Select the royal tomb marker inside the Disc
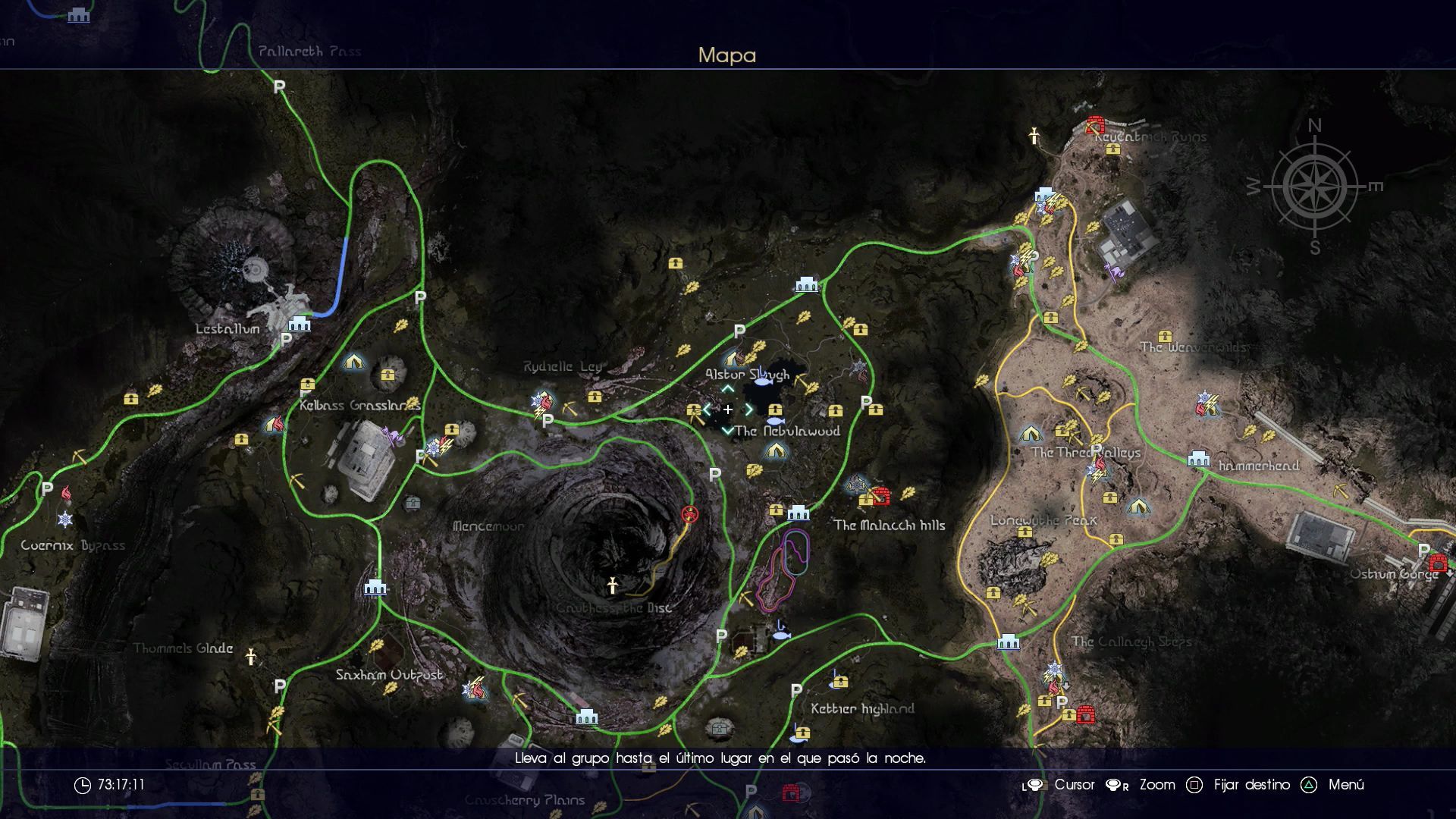This screenshot has width=1456, height=819. point(612,585)
